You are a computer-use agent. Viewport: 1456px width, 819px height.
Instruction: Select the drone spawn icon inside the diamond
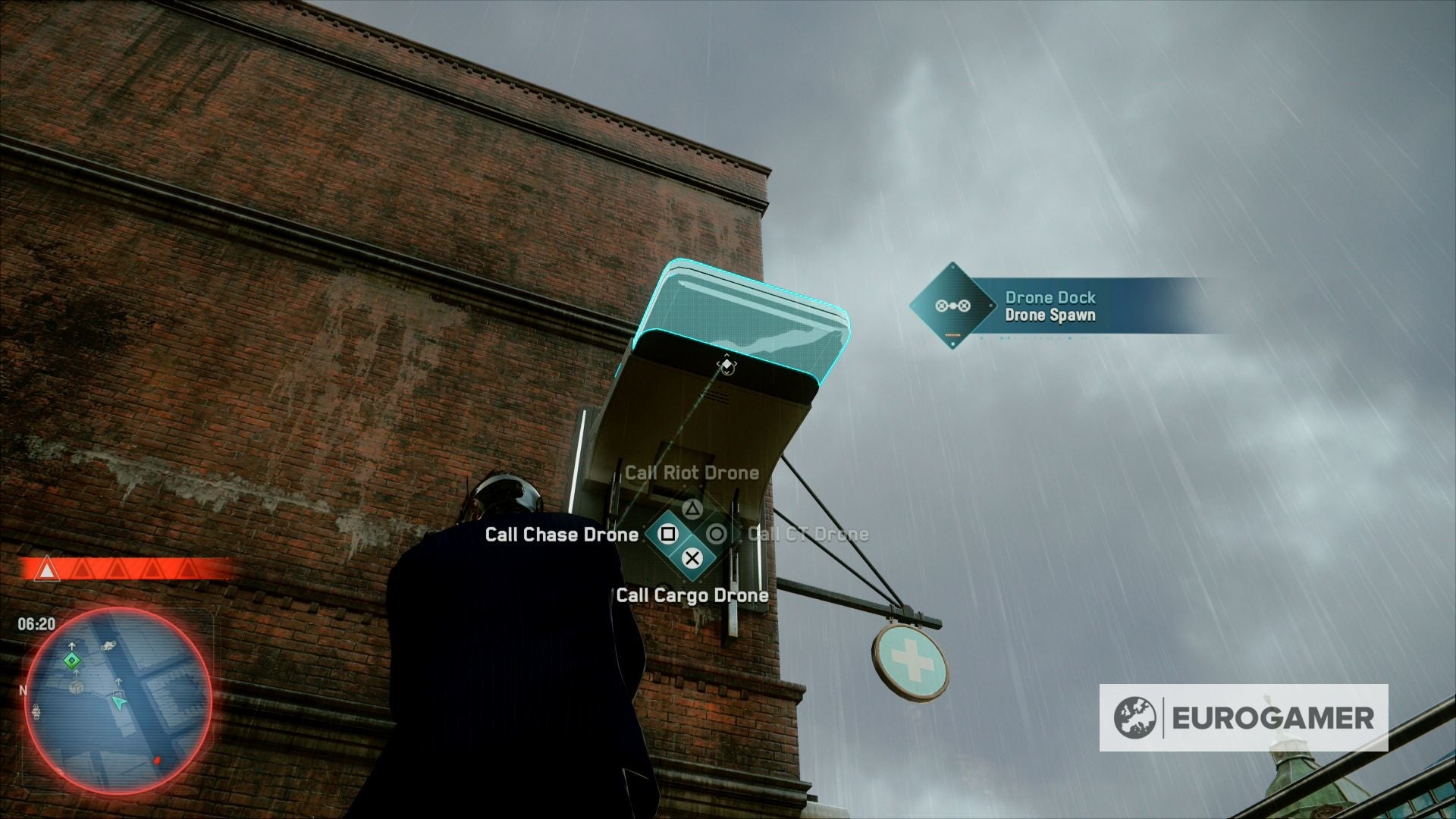(952, 306)
